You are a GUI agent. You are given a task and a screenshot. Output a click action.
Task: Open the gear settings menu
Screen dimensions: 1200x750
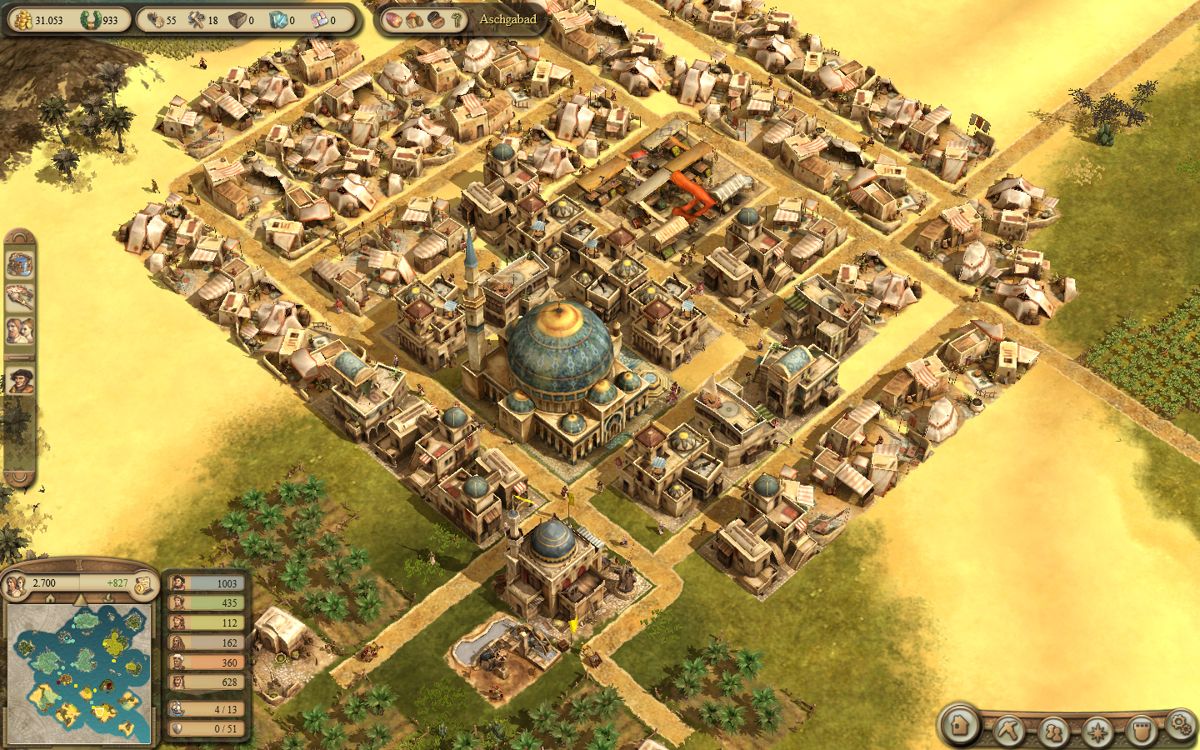tap(1181, 725)
